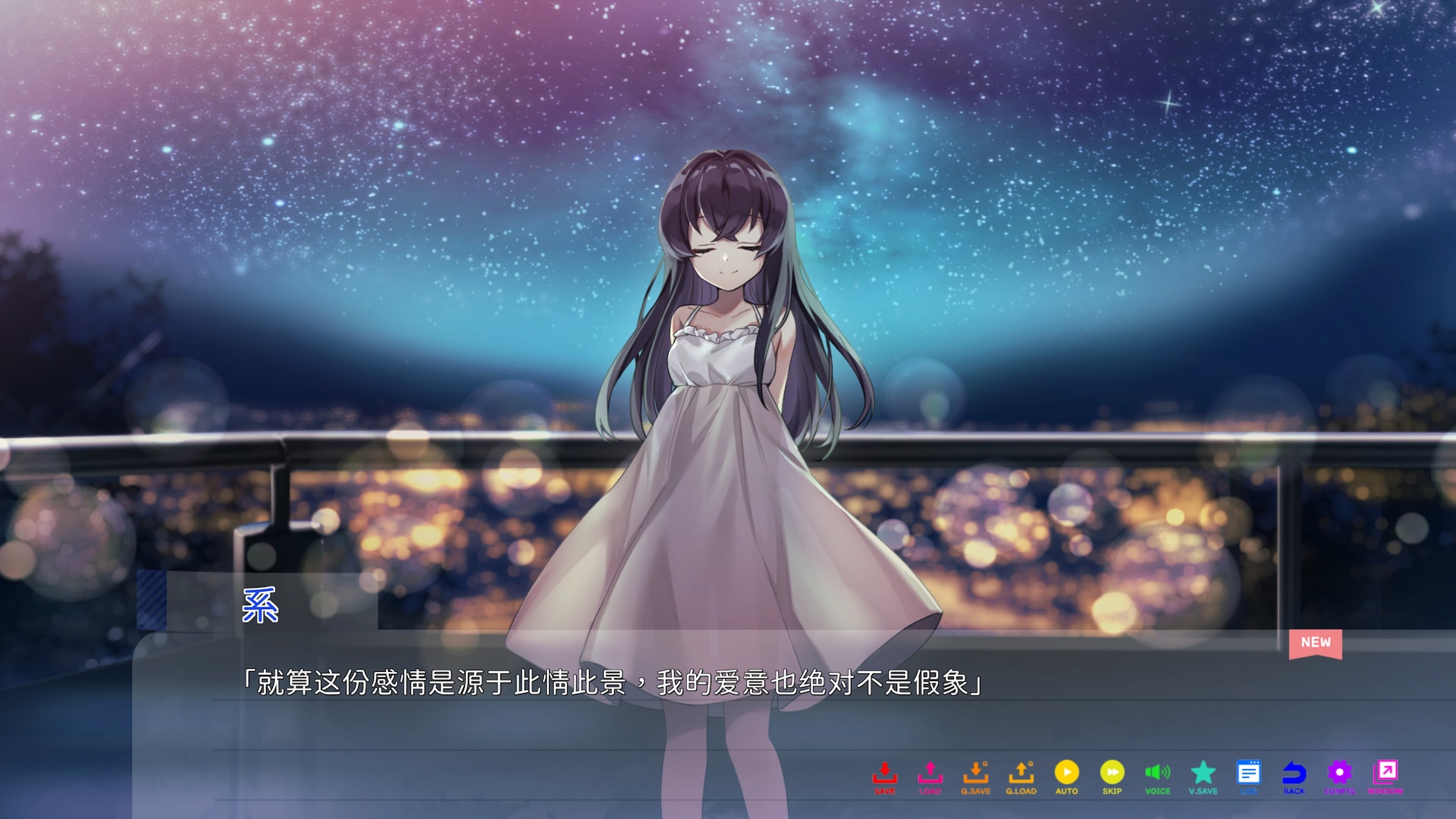This screenshot has width=1456, height=819.
Task: Replay the line with the Voice button
Action: coord(1157,776)
